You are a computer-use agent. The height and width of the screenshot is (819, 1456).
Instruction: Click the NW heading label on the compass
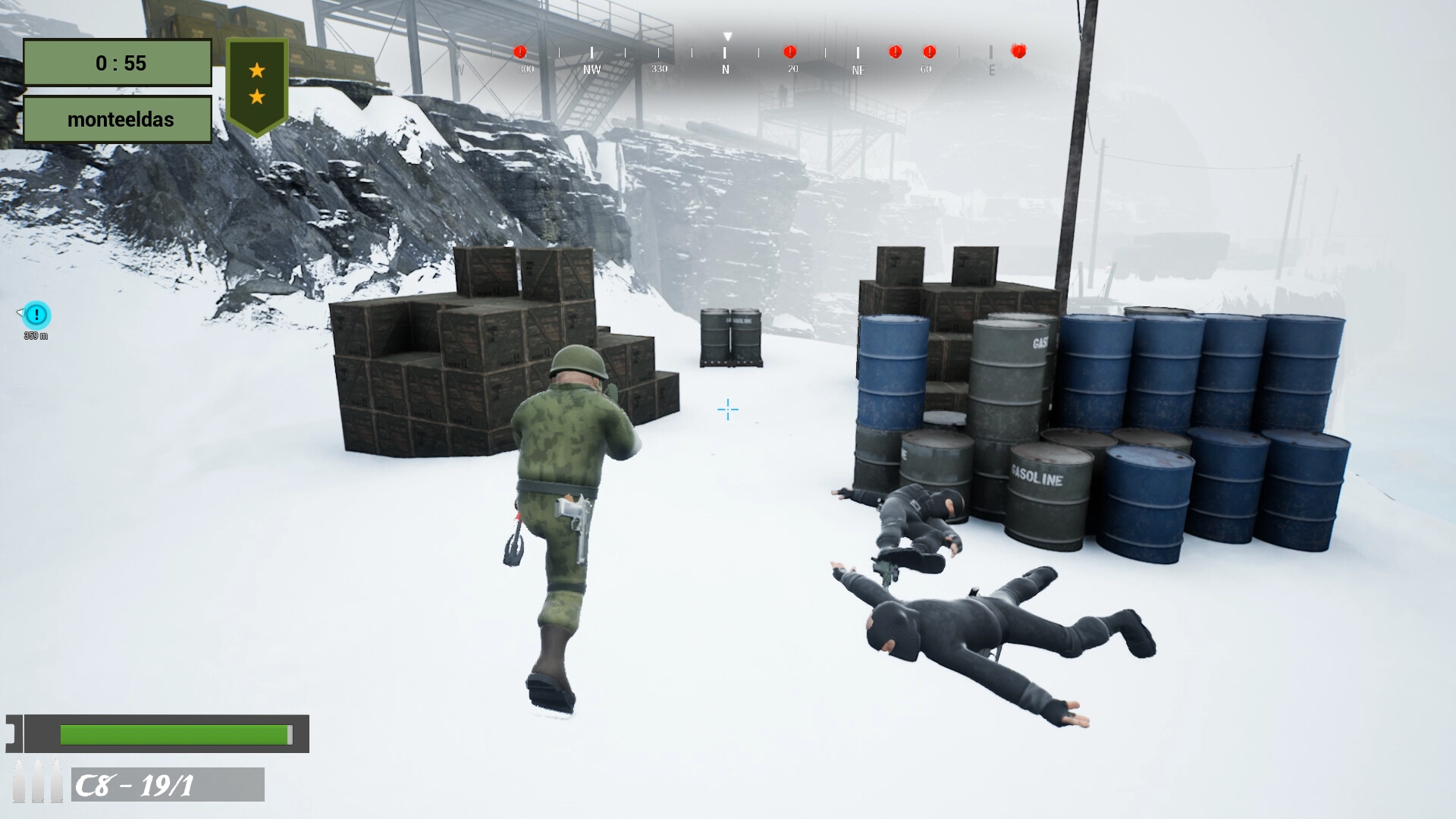coord(591,70)
